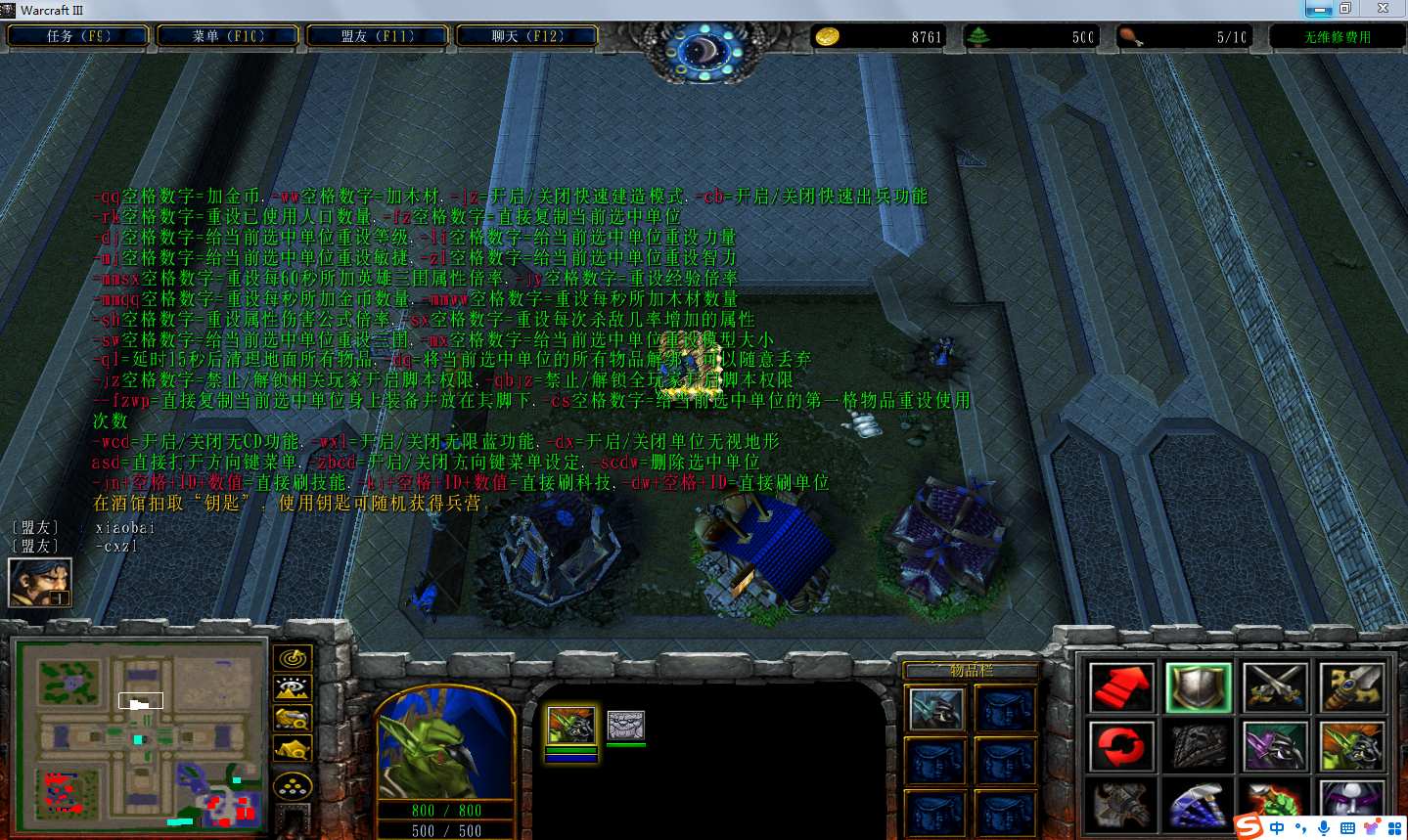Screen dimensions: 1408x840
Task: Select the troll hero in group panel
Action: 570,726
